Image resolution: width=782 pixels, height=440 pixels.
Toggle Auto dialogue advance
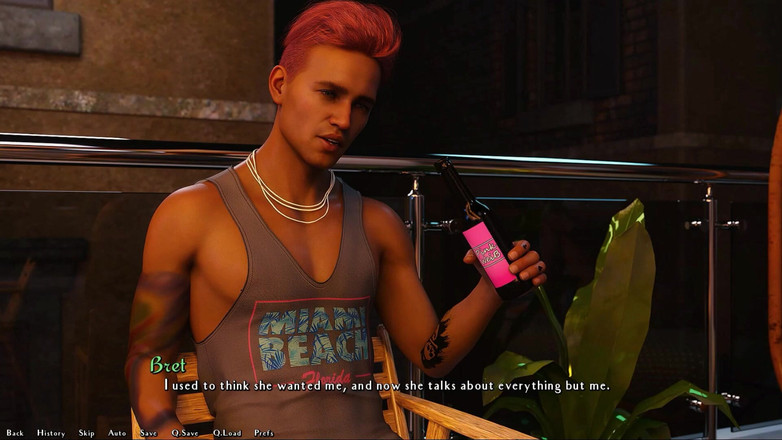point(117,433)
